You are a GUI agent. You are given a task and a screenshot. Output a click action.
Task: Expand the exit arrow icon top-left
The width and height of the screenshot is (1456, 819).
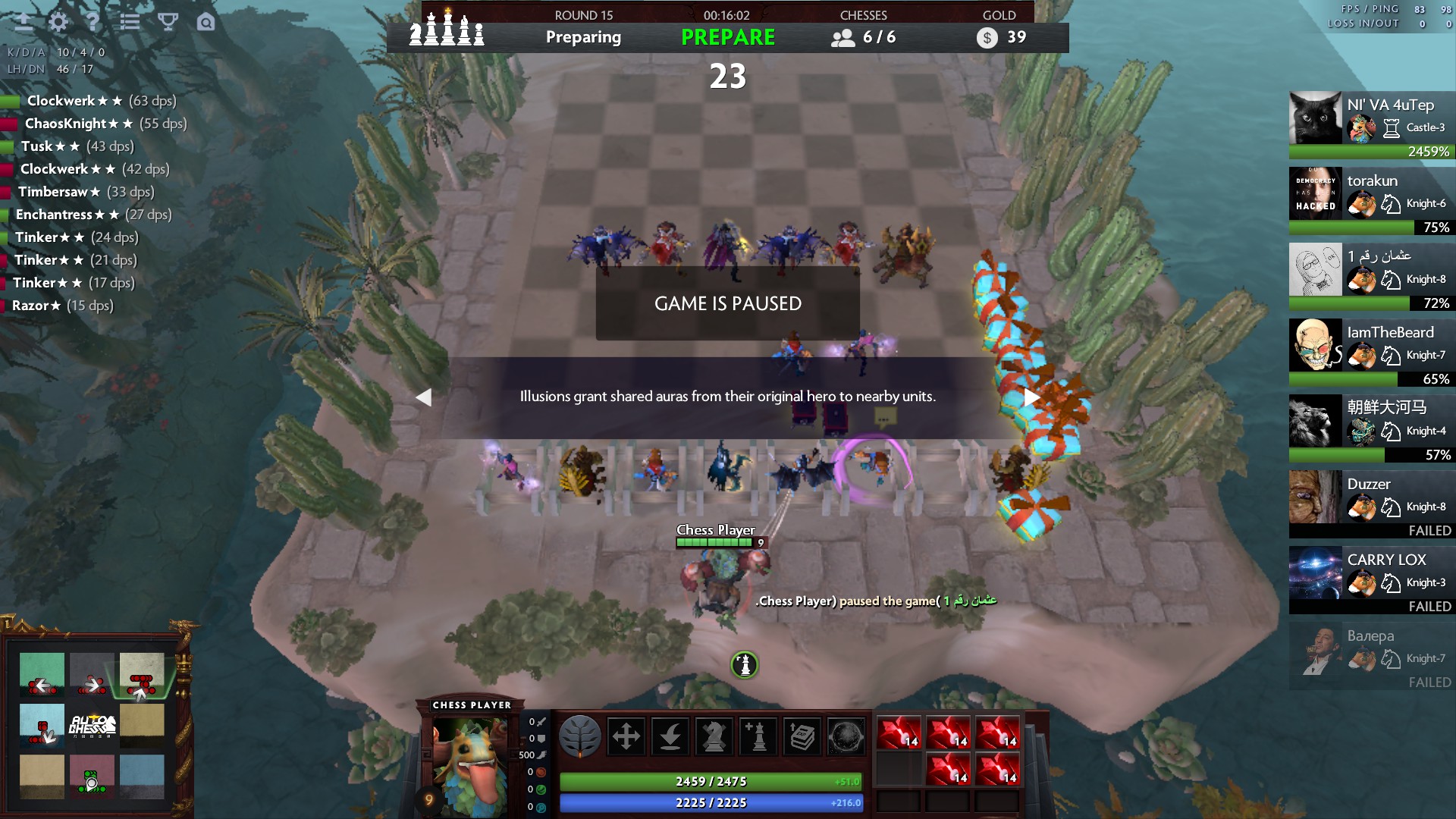coord(24,22)
